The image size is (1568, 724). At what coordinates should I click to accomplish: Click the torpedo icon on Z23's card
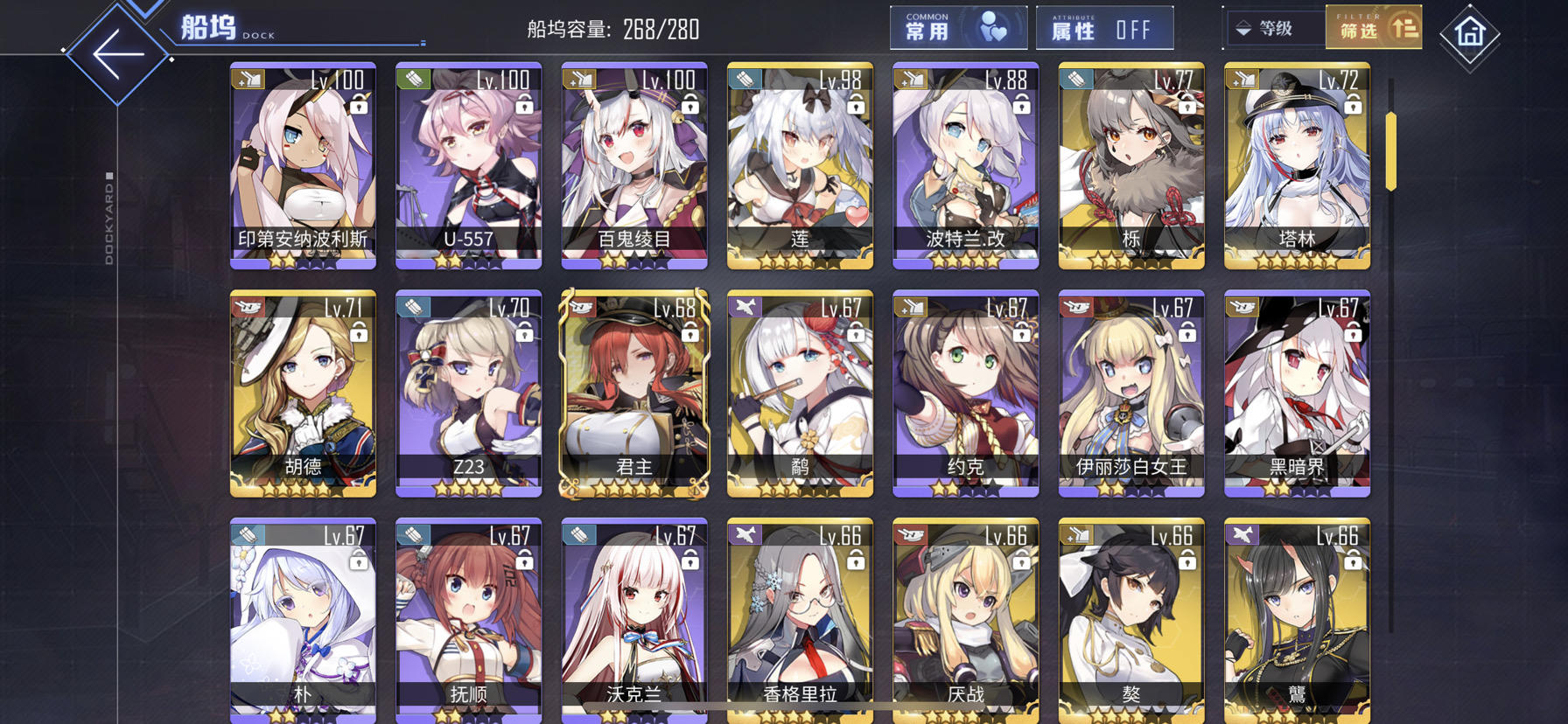(x=412, y=307)
